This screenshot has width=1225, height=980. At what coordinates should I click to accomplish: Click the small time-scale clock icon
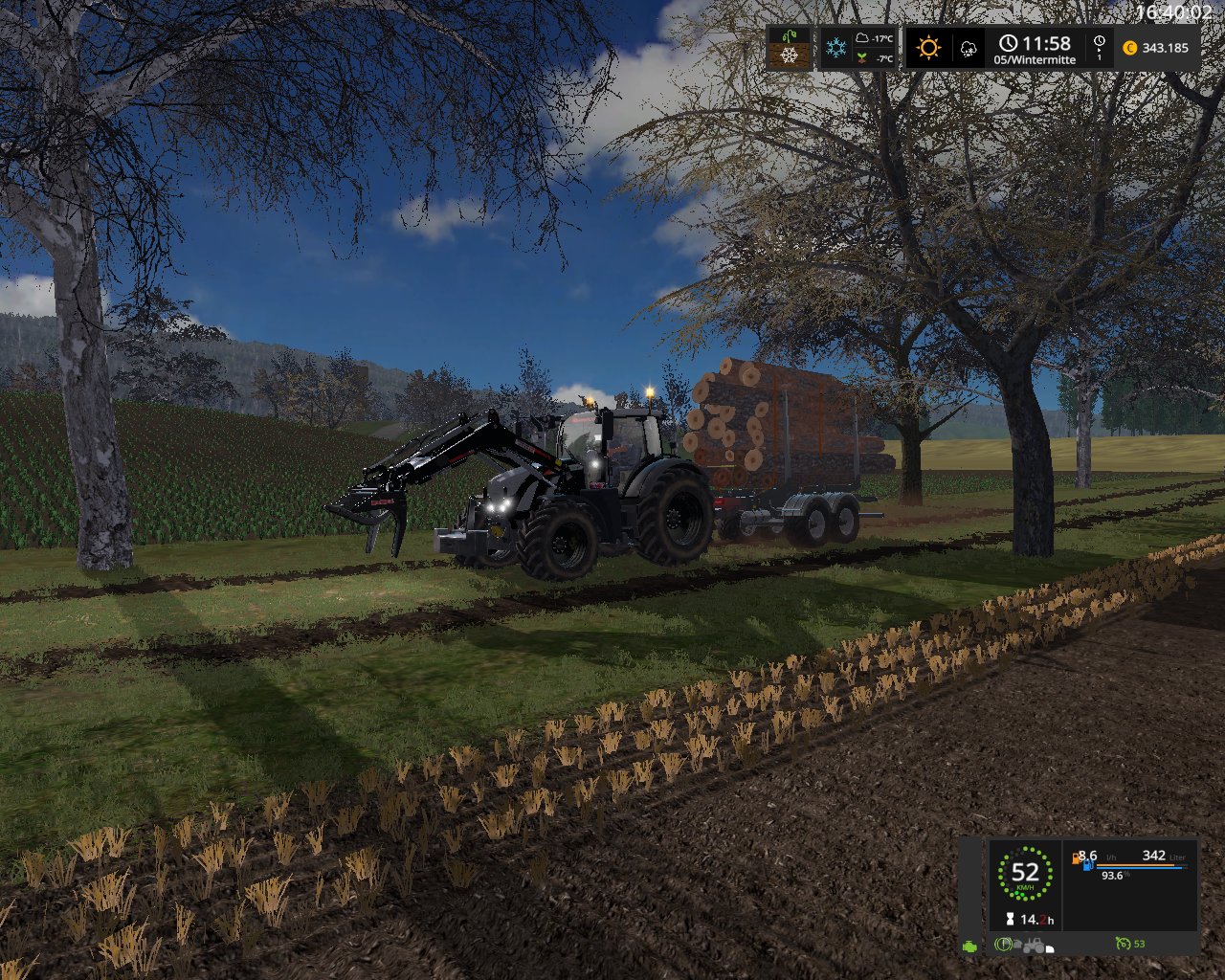click(x=1099, y=42)
